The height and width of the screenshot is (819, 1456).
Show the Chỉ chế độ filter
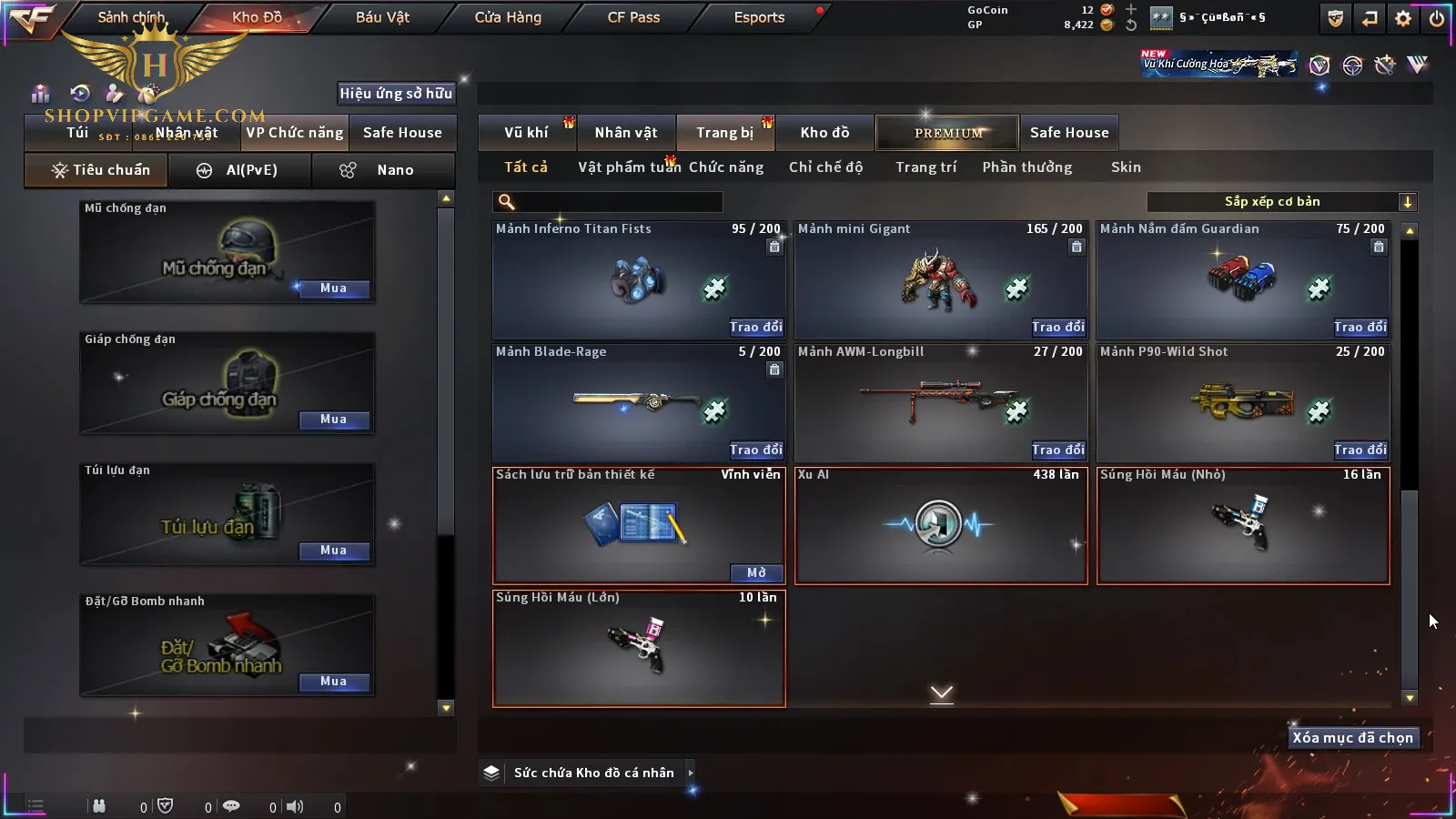click(x=825, y=167)
